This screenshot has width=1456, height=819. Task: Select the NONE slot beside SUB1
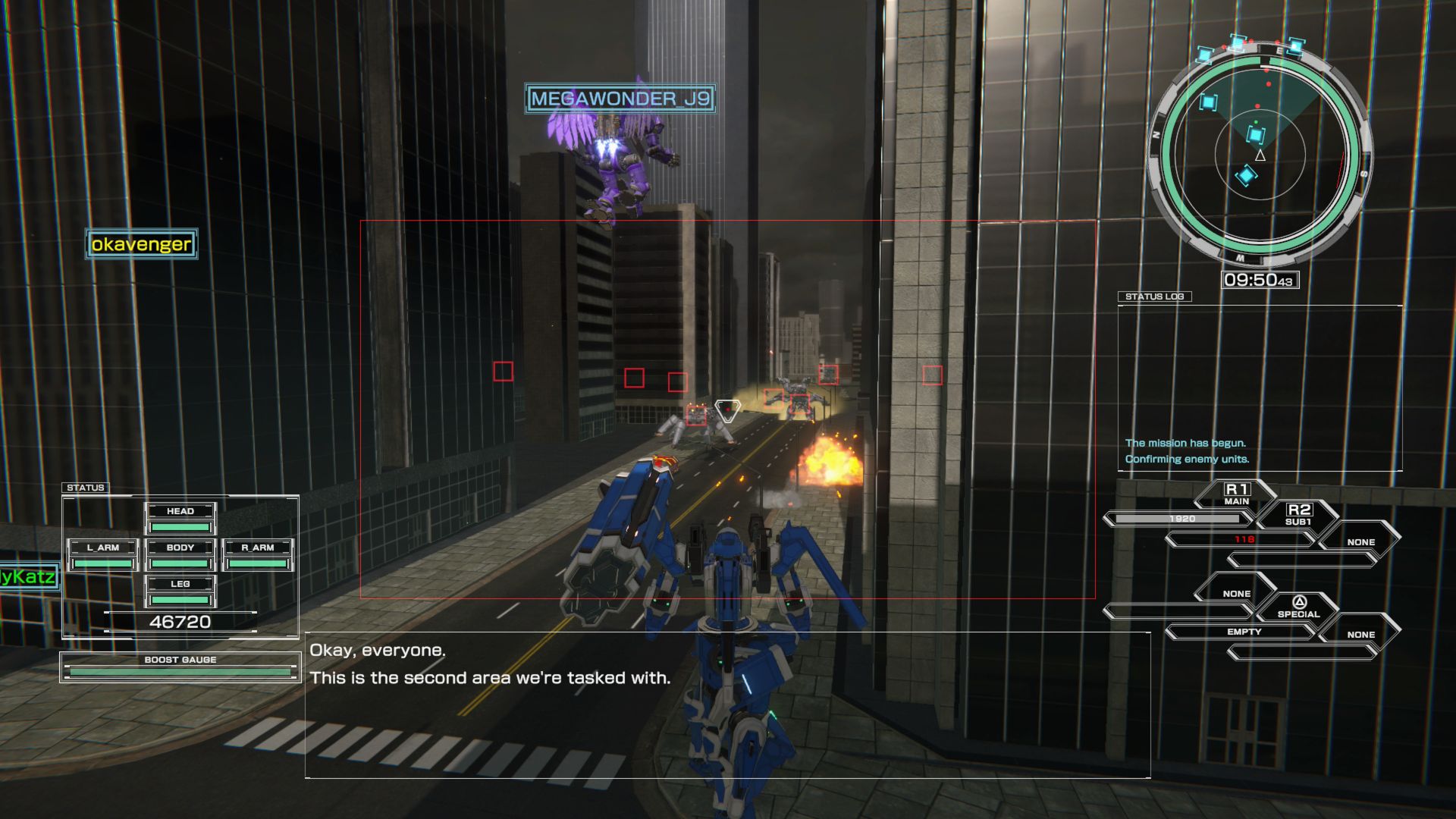[1362, 541]
